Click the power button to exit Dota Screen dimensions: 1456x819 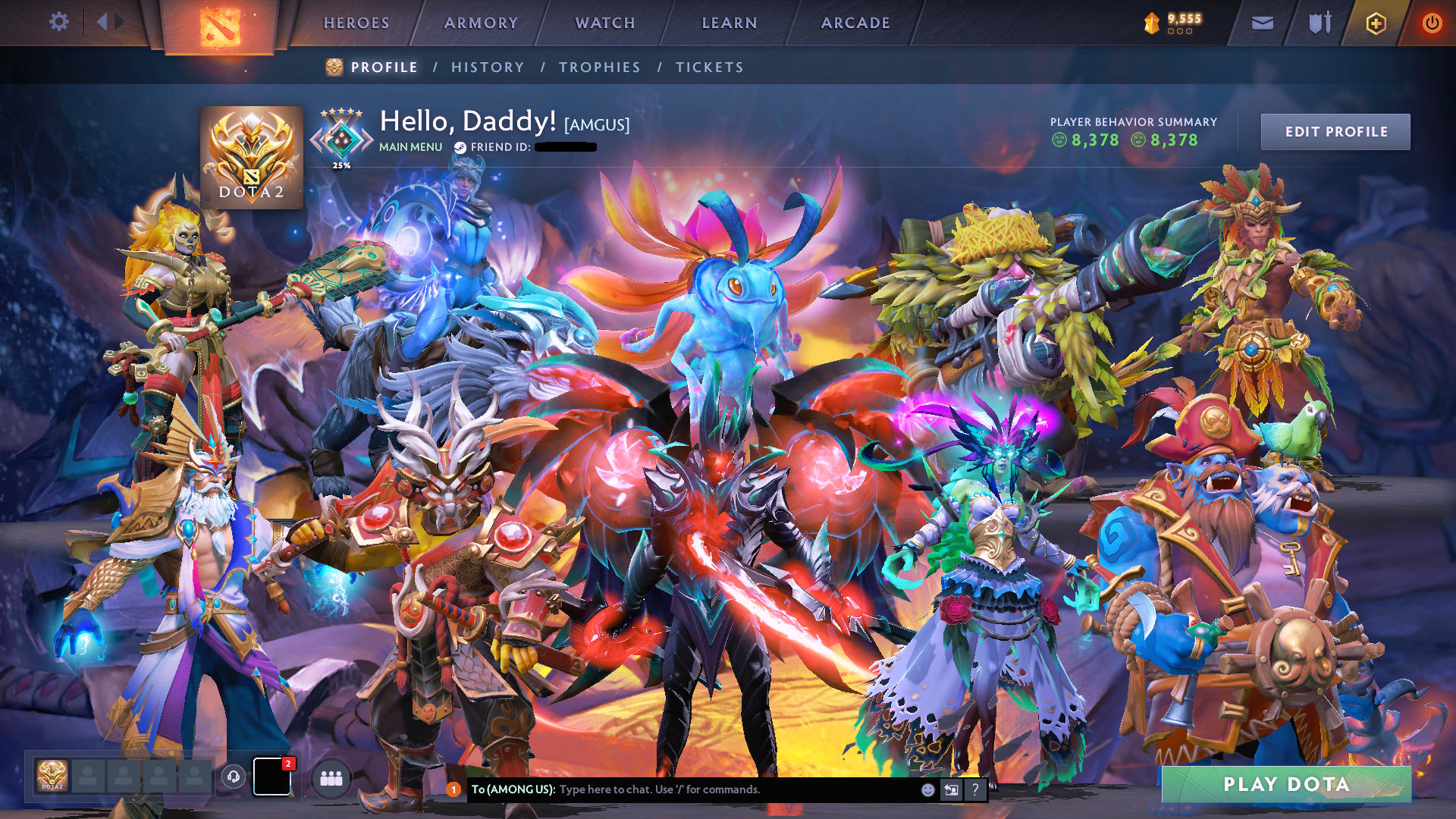click(x=1432, y=23)
